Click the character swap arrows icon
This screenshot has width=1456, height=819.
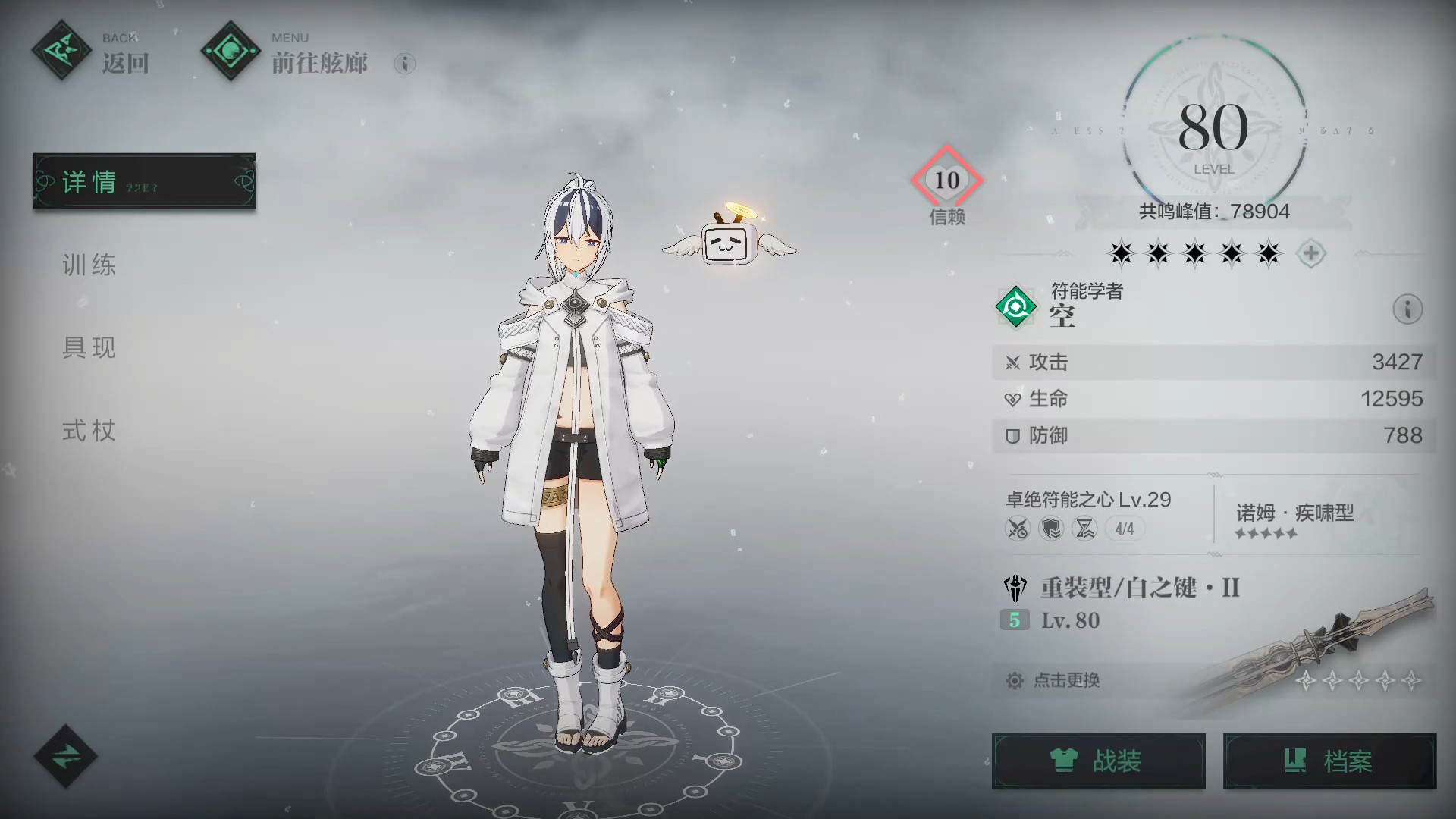click(65, 756)
